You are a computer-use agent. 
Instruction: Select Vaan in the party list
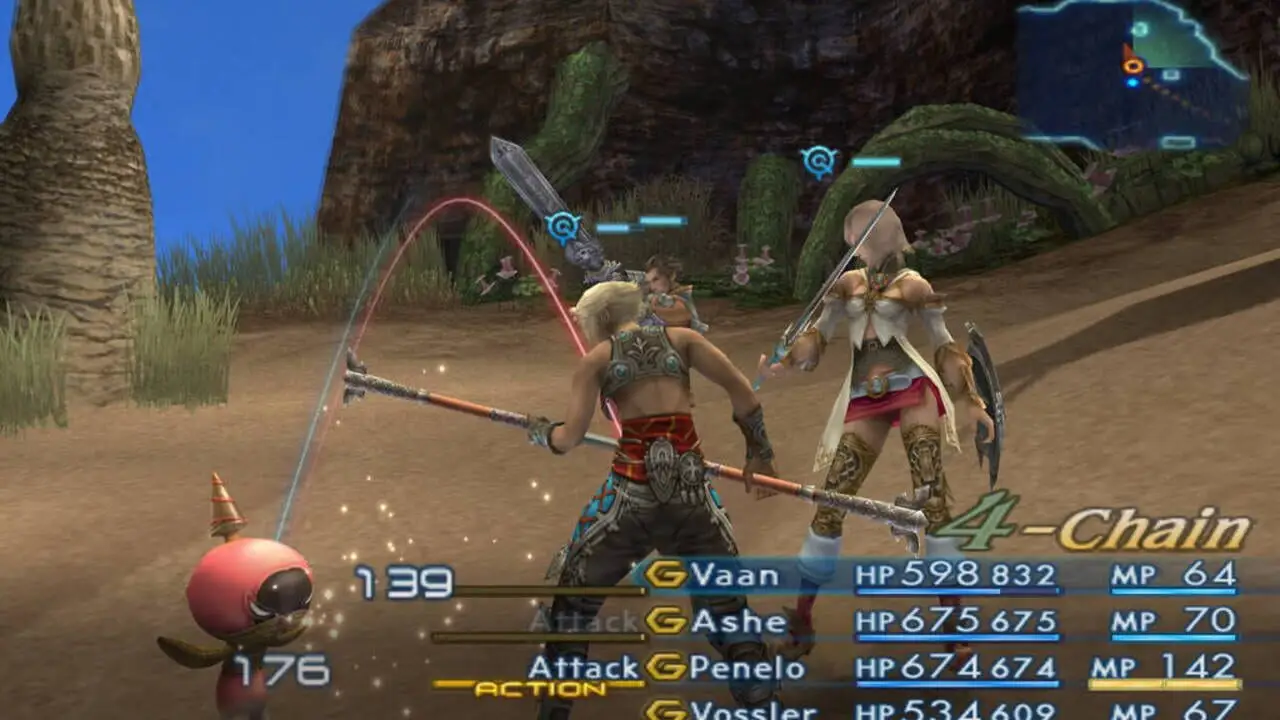[x=735, y=575]
